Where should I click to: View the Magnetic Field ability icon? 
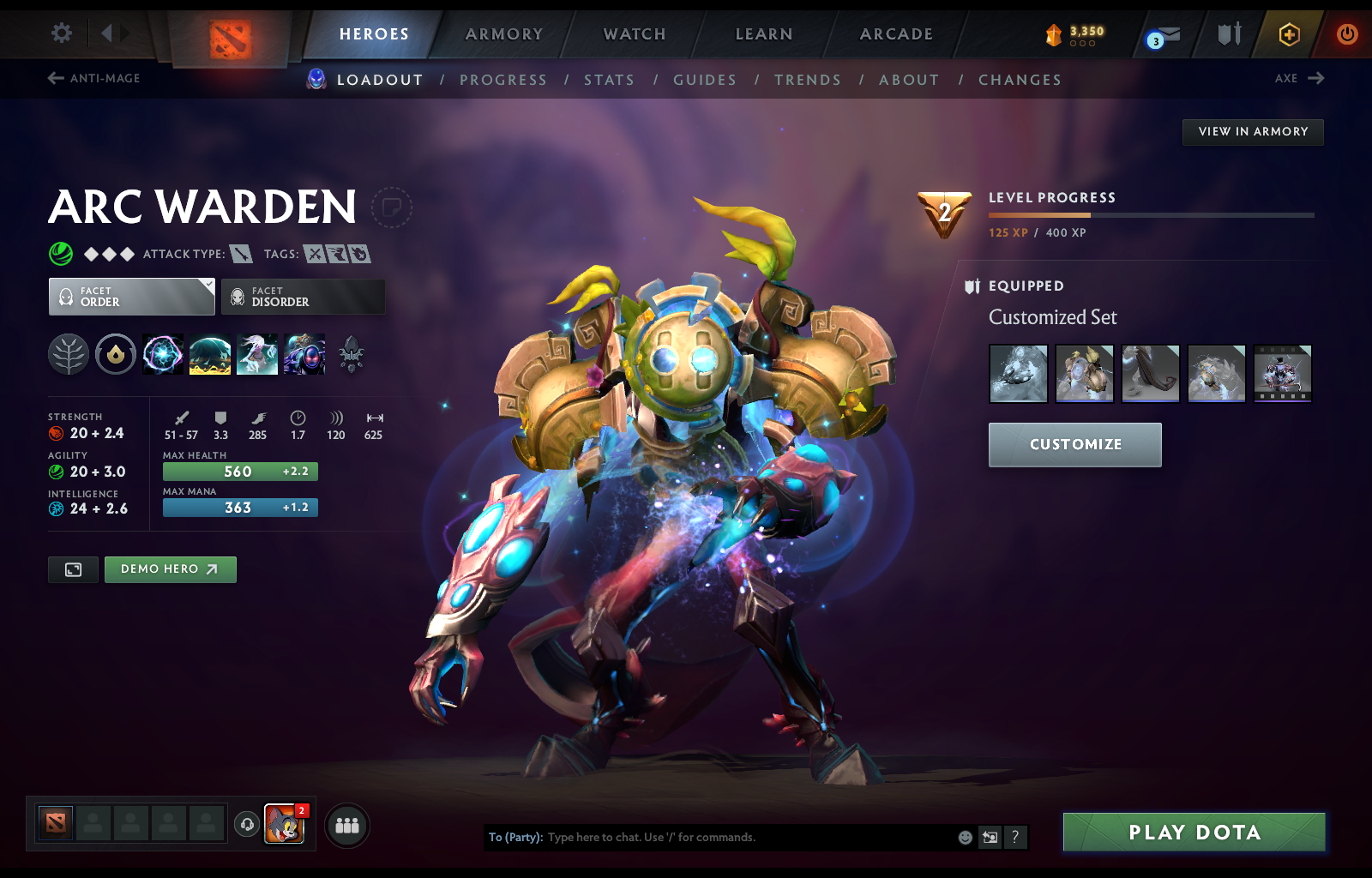(210, 354)
